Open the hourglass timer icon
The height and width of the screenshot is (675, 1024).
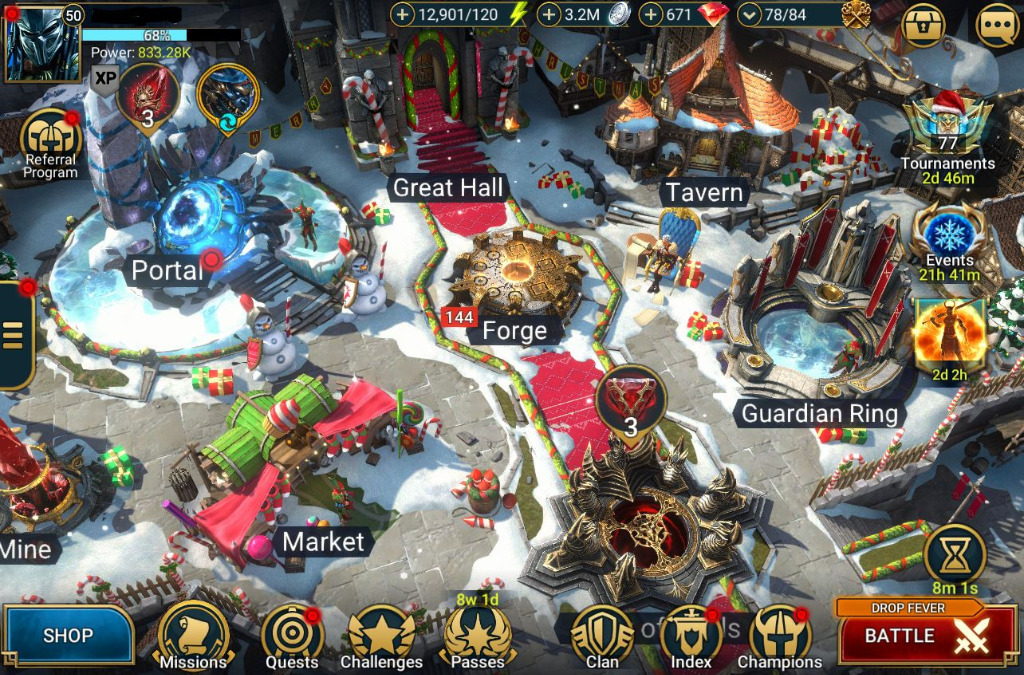pyautogui.click(x=954, y=553)
